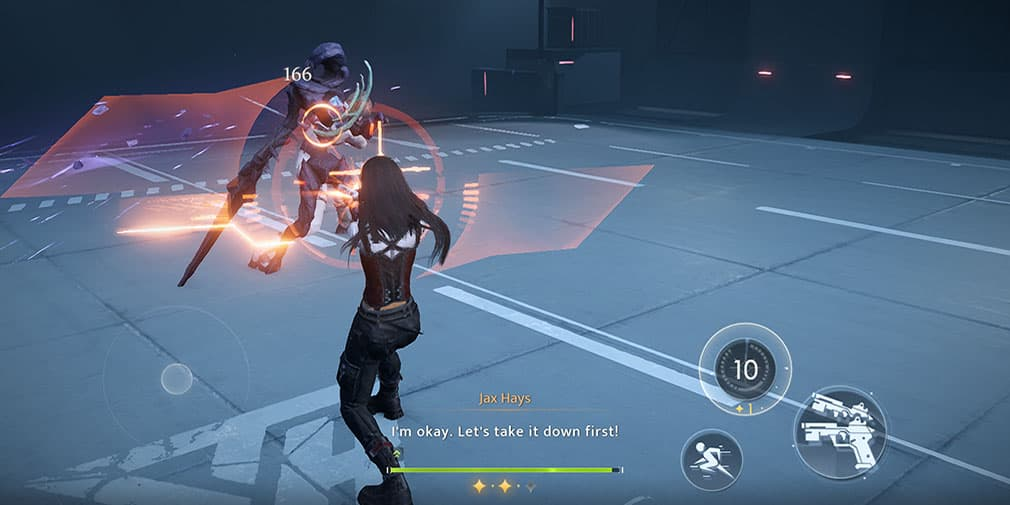Activate the dodge sprint button
The width and height of the screenshot is (1010, 505).
tap(711, 460)
